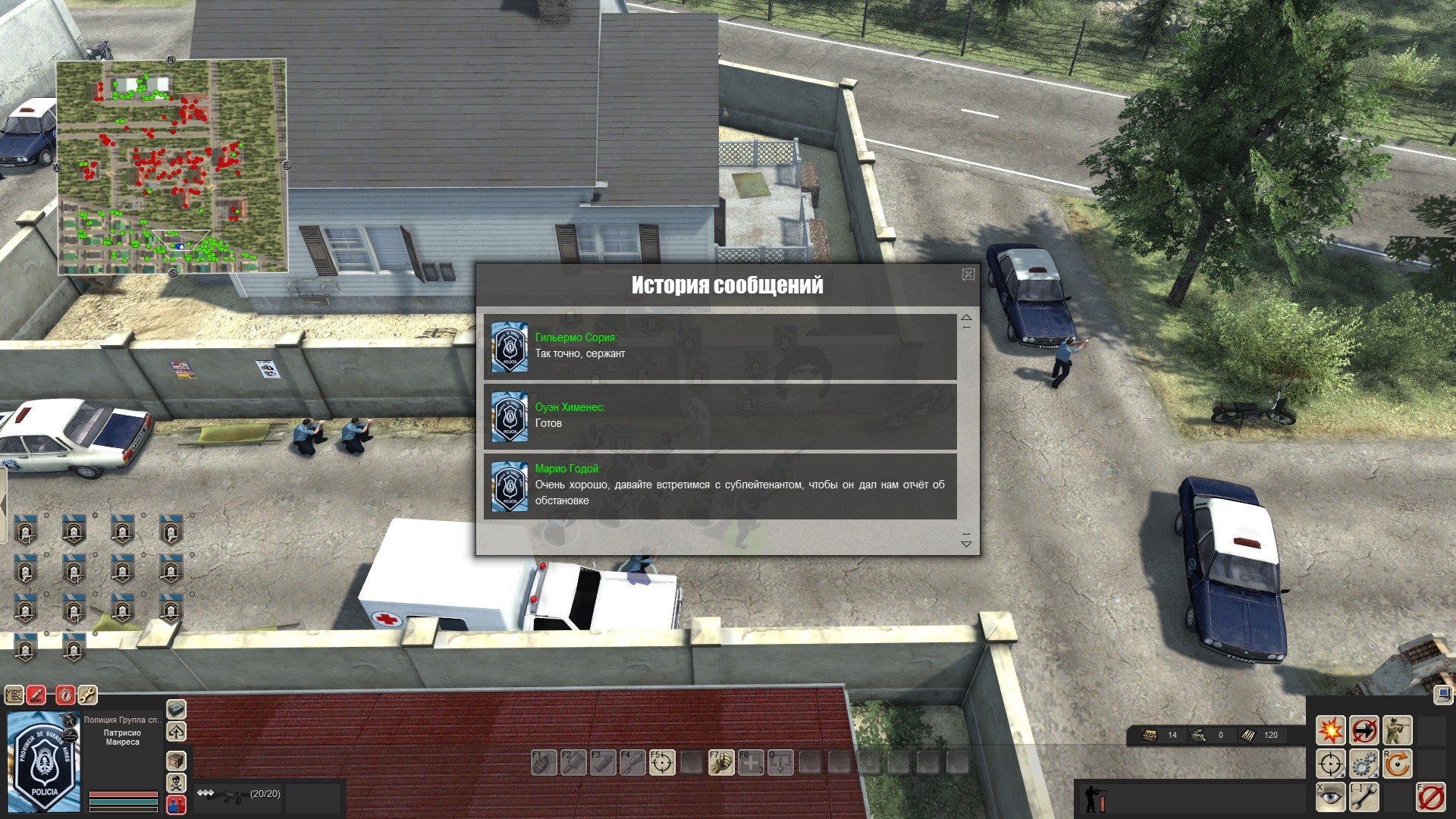Toggle the red compass icon
Image resolution: width=1456 pixels, height=819 pixels.
(65, 695)
